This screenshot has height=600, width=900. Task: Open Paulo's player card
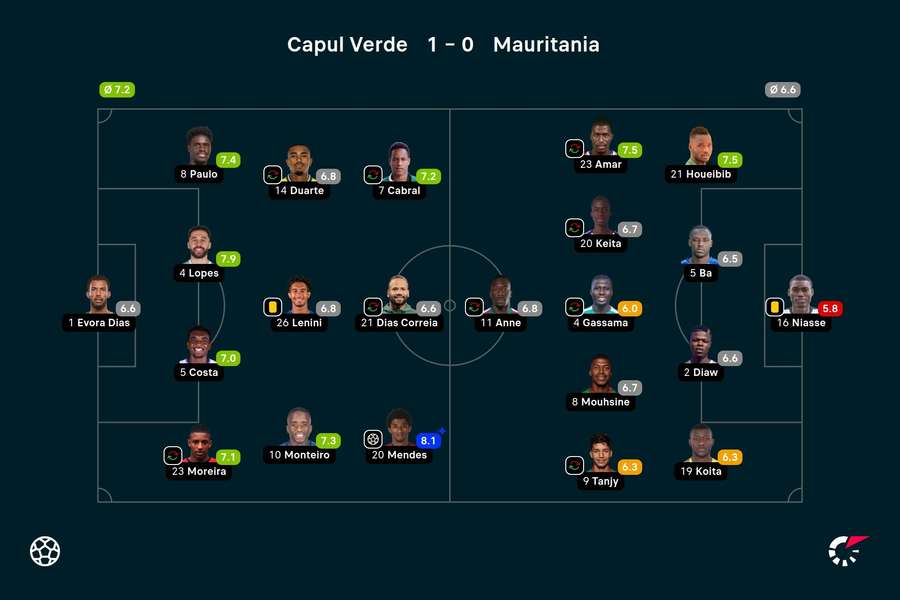[x=198, y=147]
